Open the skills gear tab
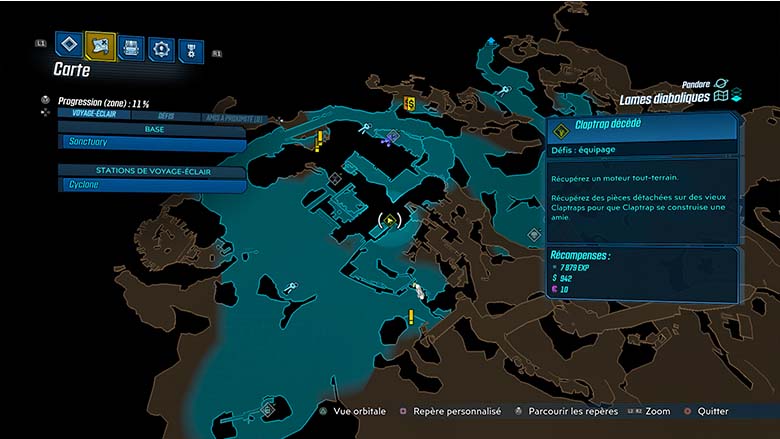This screenshot has height=439, width=780. click(x=161, y=48)
